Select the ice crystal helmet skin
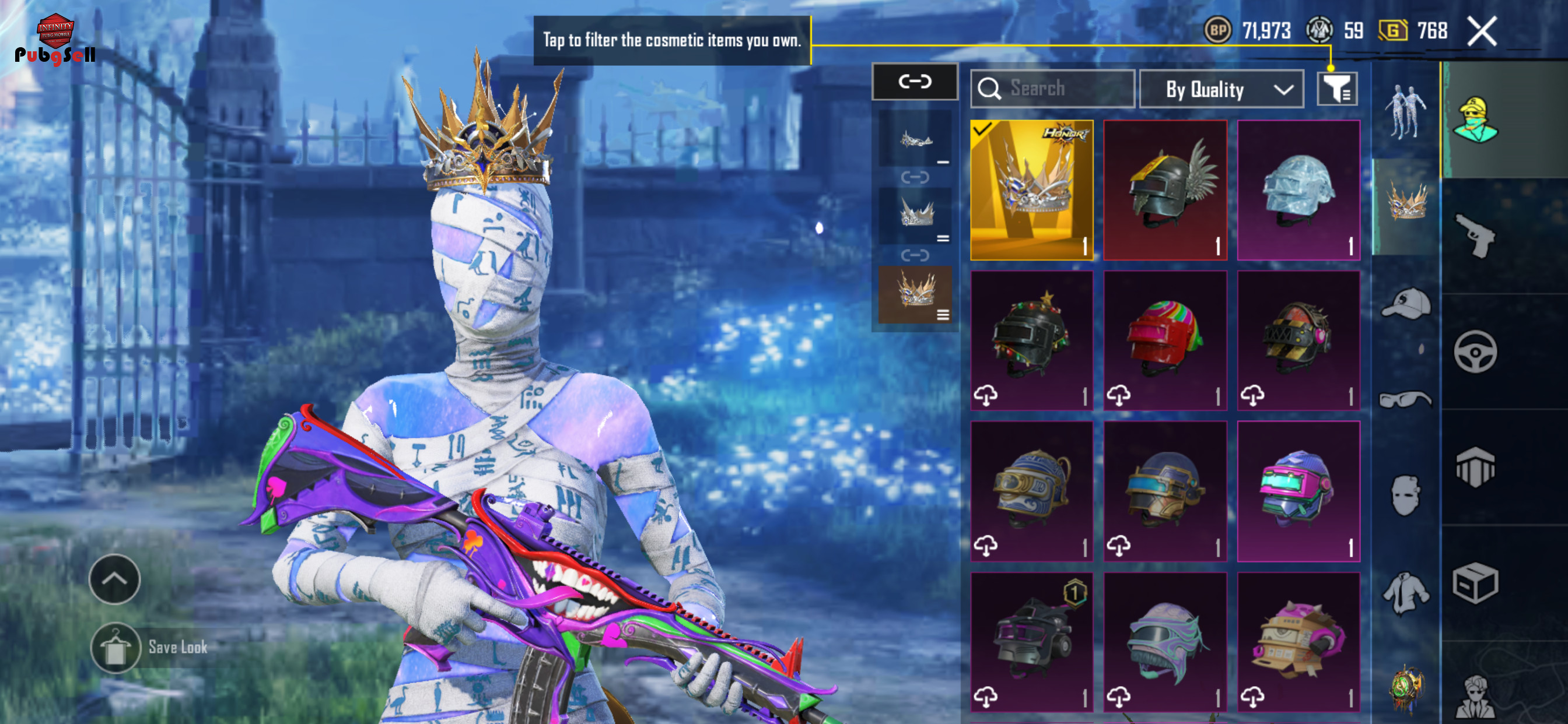 [x=1298, y=190]
